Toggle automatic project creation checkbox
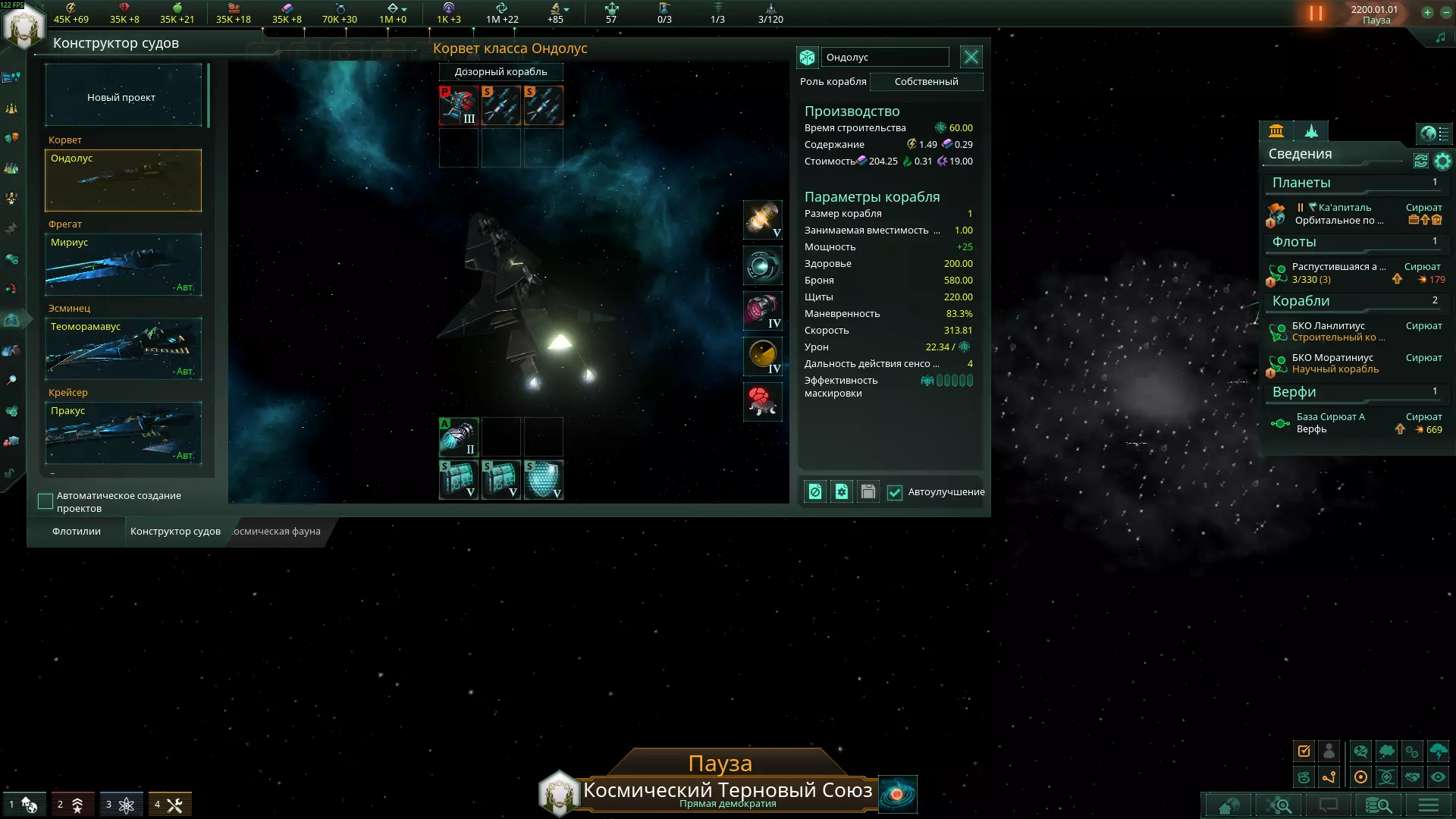The width and height of the screenshot is (1456, 819). click(45, 501)
